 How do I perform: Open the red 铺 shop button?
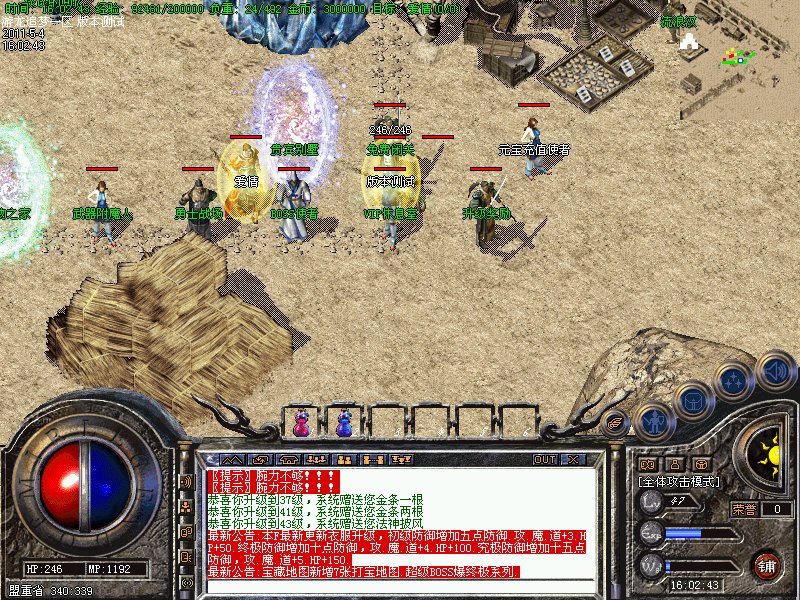coord(767,564)
